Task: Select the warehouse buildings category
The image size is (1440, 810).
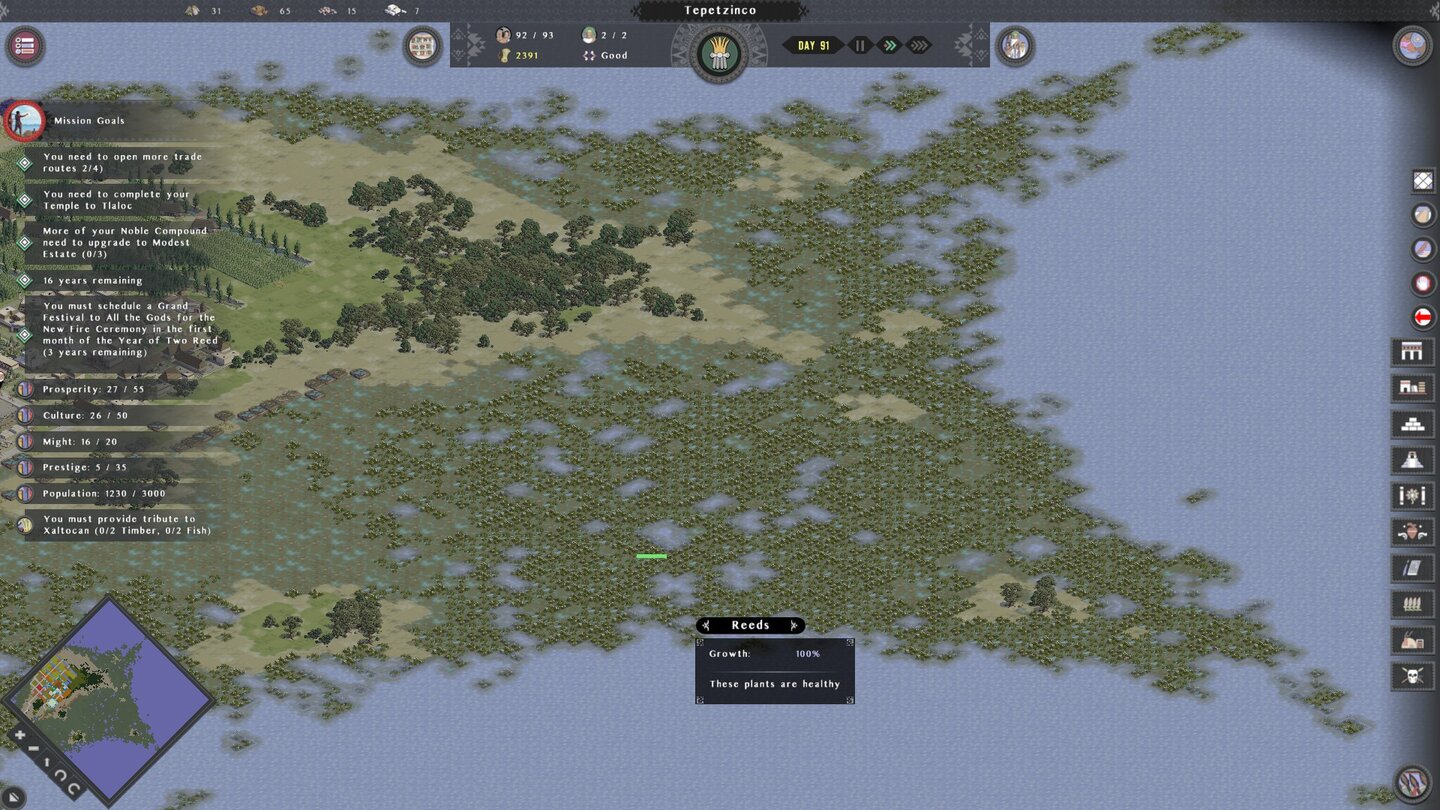Action: click(x=1421, y=388)
